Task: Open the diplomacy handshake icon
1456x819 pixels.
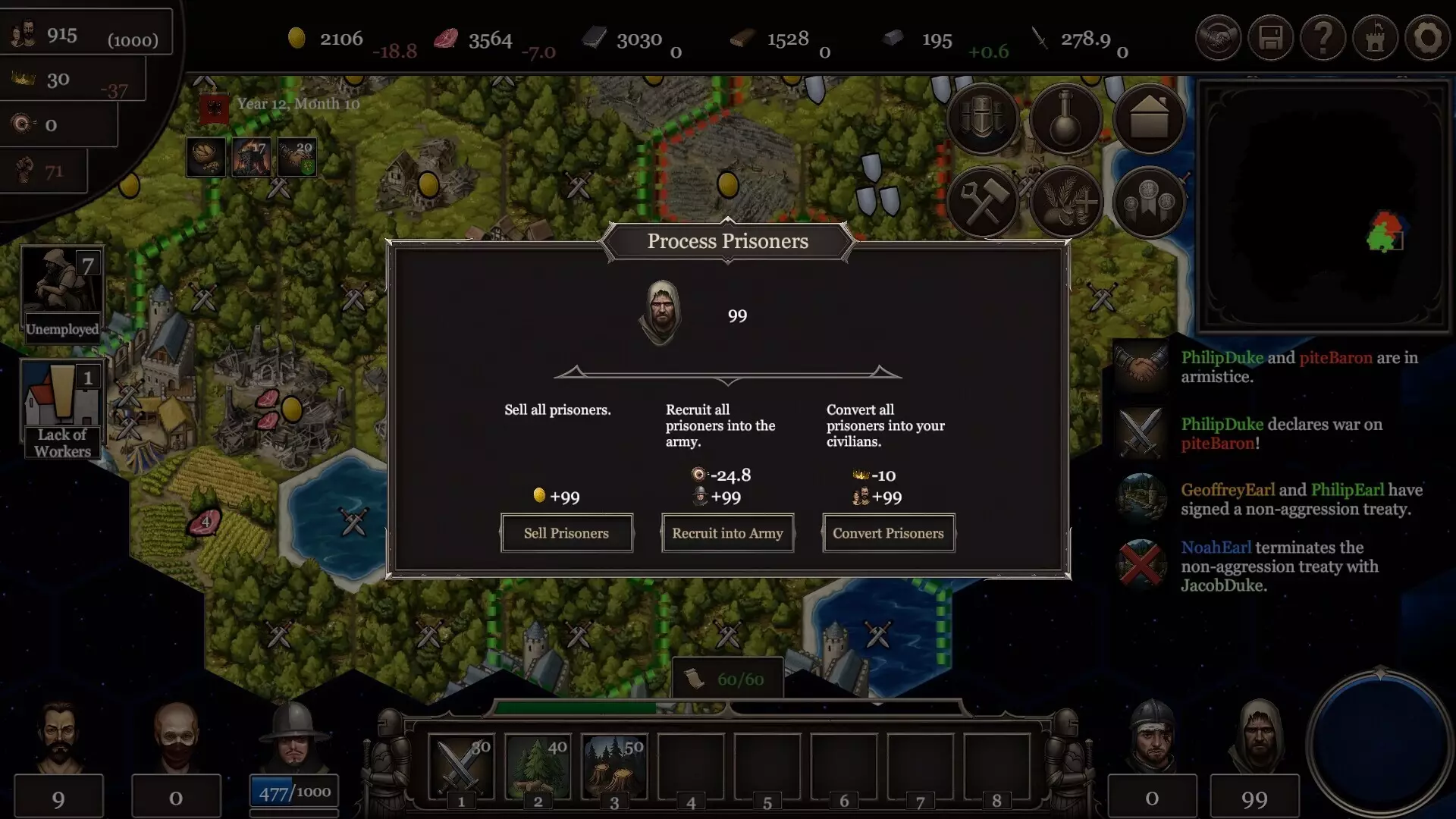Action: (x=1218, y=38)
